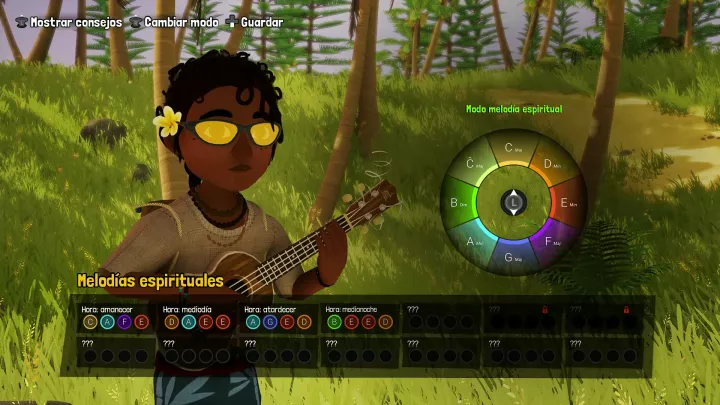Viewport: 720px width, 405px height.
Task: Select the green B Dim wedge
Action: pos(460,203)
